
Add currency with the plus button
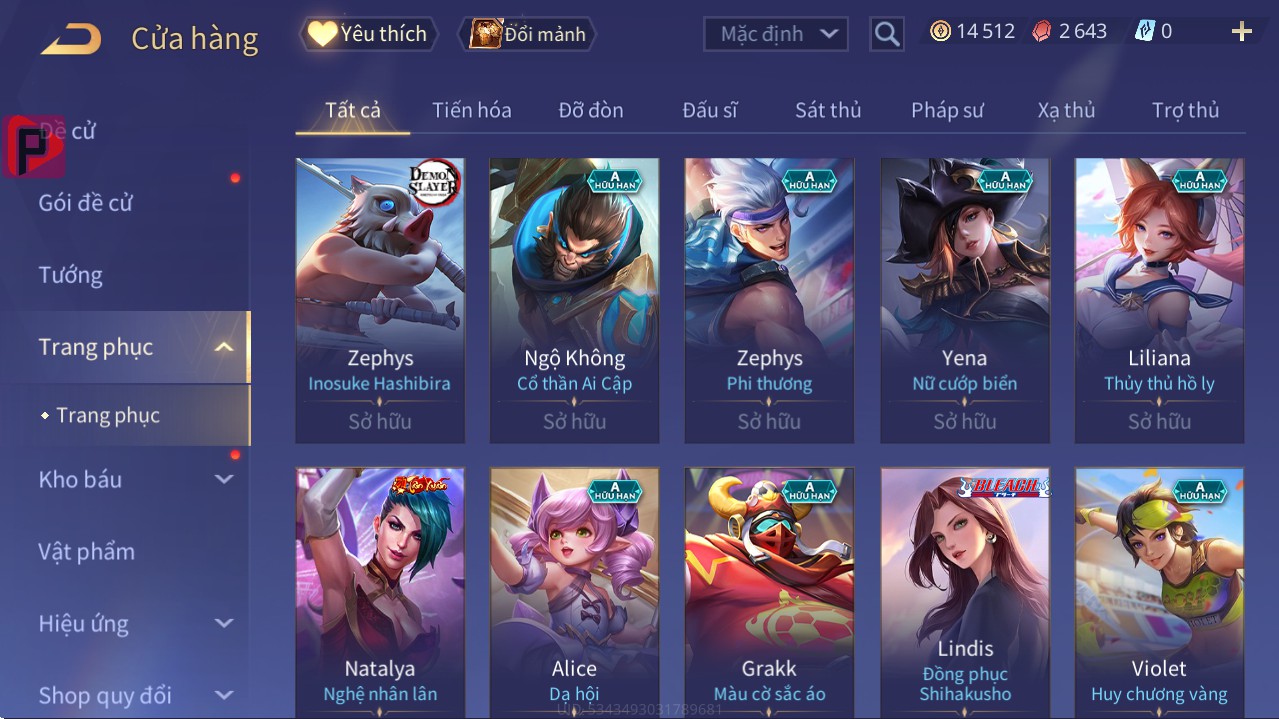(1242, 32)
